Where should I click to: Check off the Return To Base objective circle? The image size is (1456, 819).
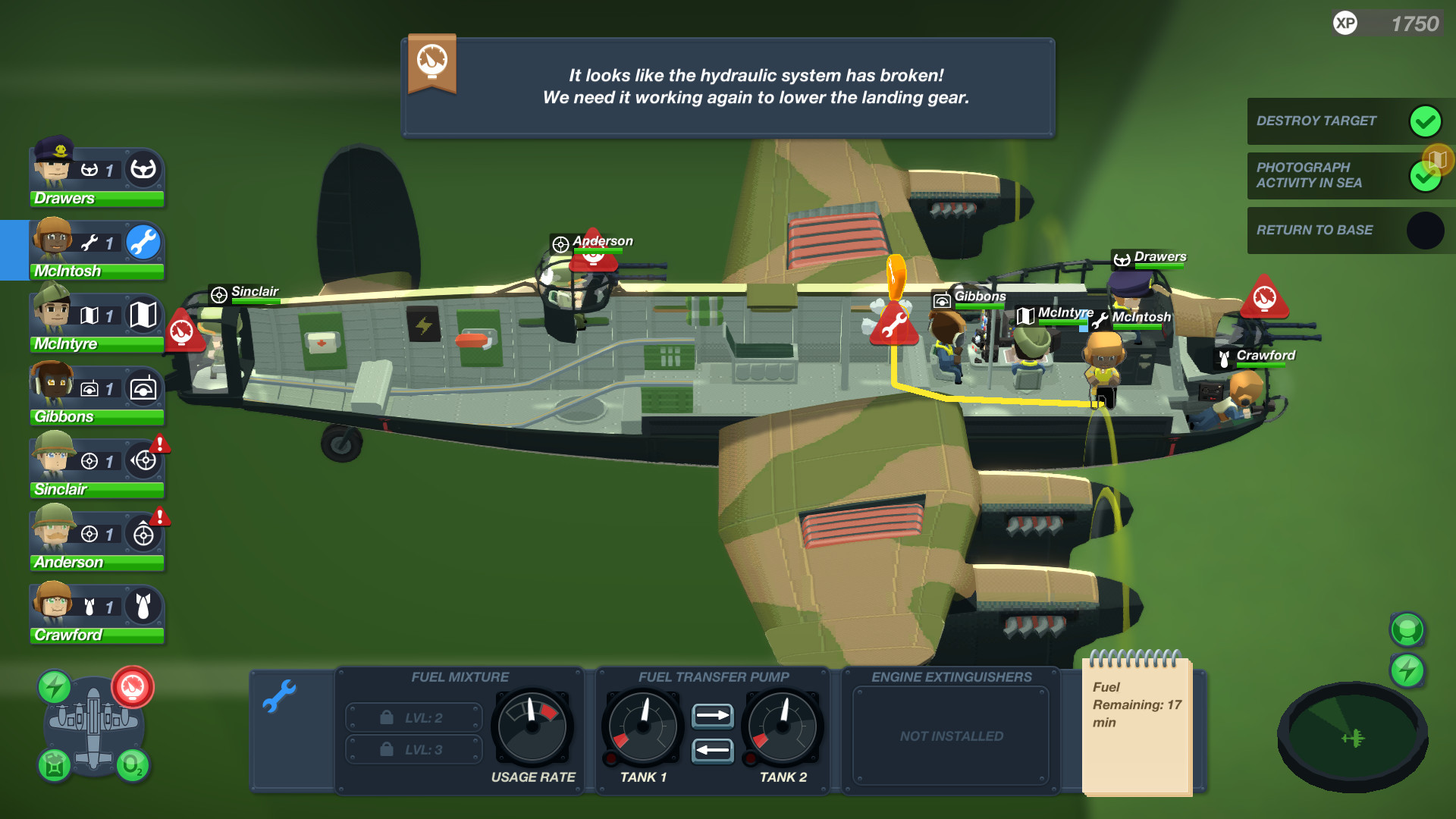coord(1425,231)
